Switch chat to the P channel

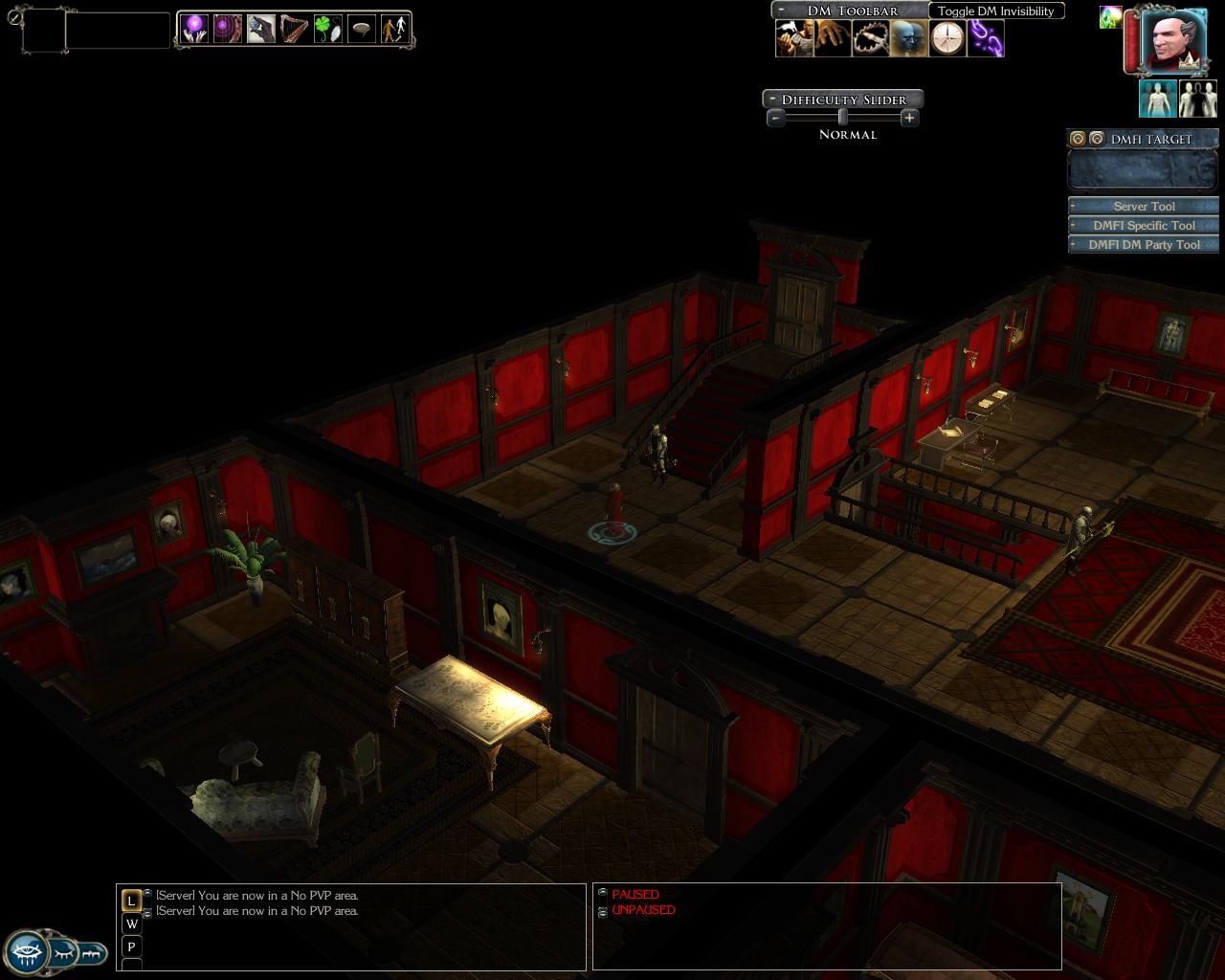coord(132,947)
